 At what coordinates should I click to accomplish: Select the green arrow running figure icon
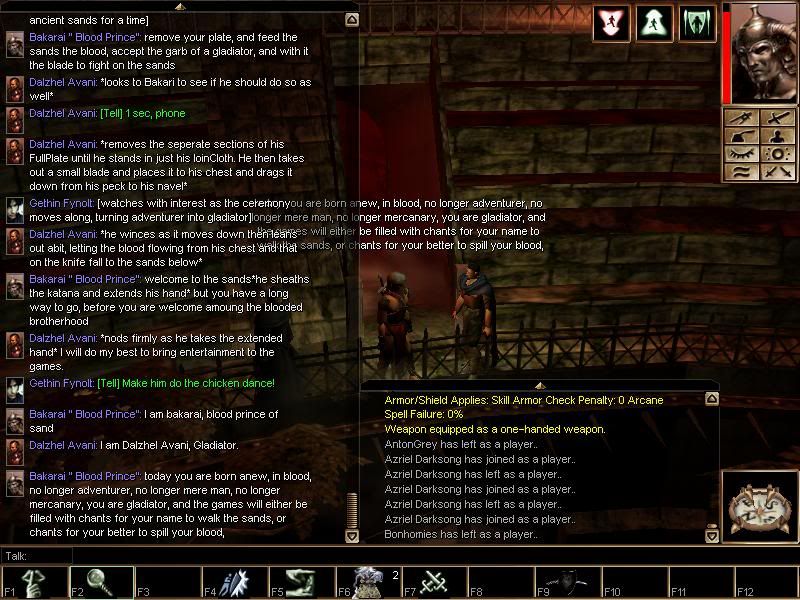pos(654,24)
